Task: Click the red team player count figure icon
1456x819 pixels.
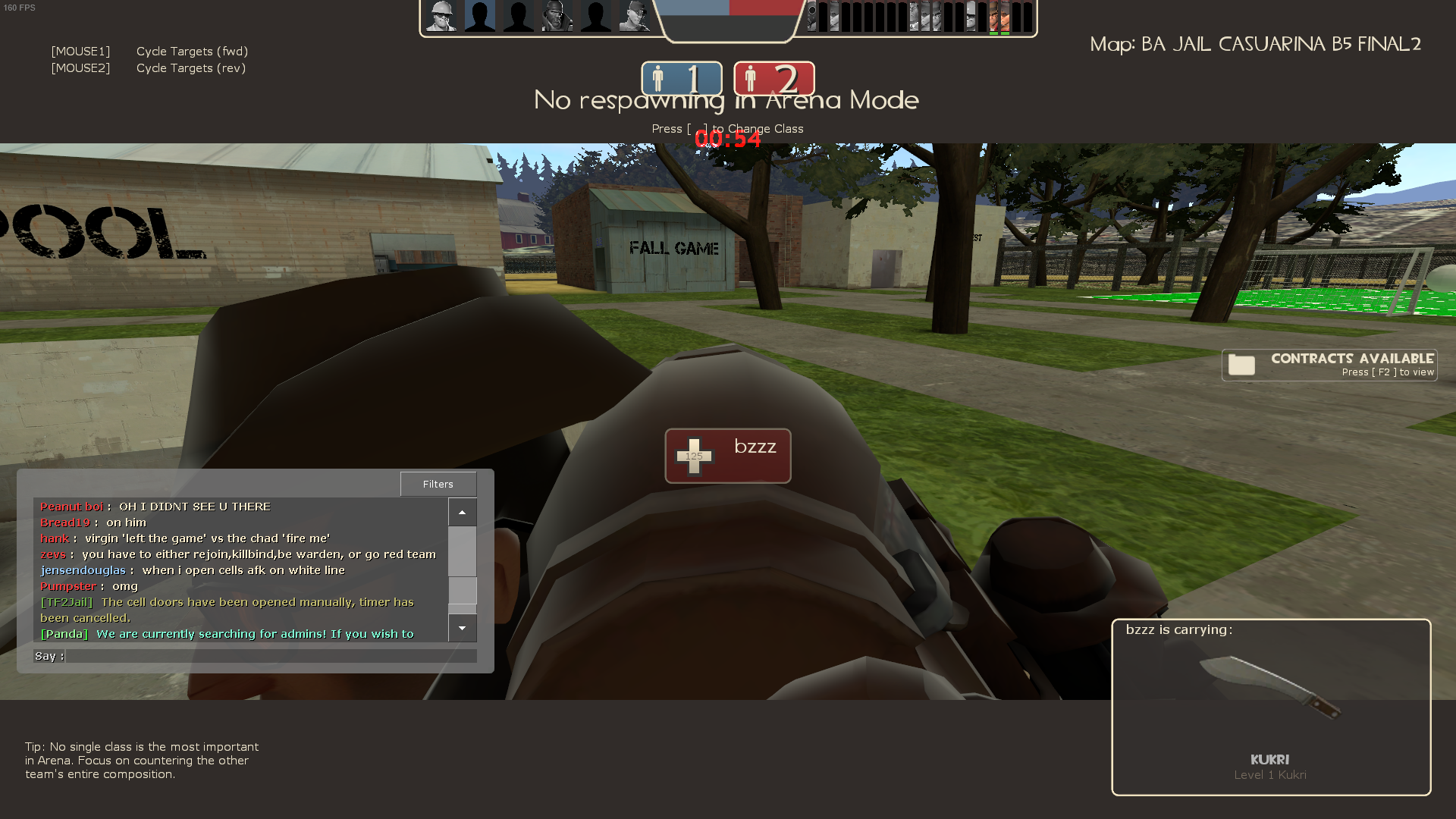Action: point(752,77)
